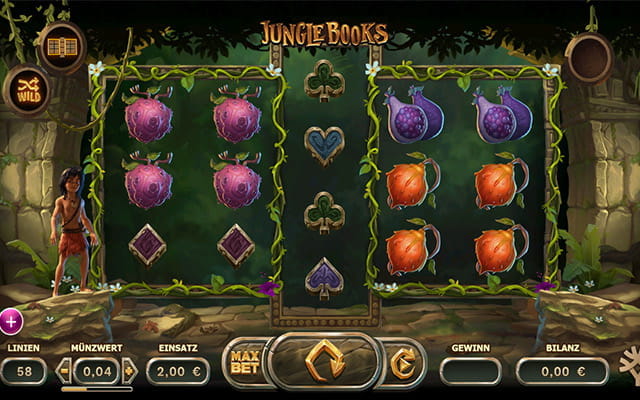Viewport: 640px width, 400px height.
Task: Spin the reels with the center arrow button
Action: pyautogui.click(x=324, y=361)
